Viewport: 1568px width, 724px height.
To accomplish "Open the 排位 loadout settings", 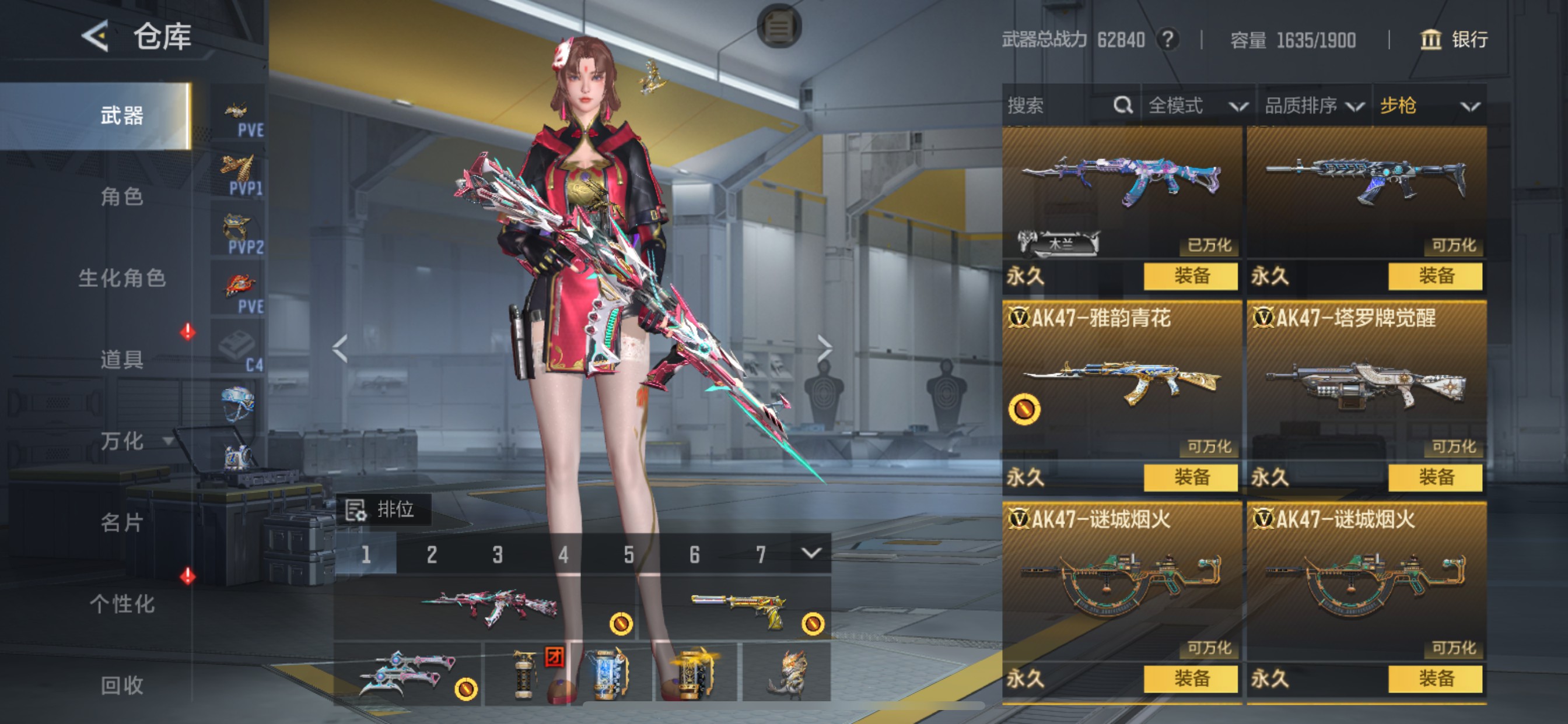I will click(x=383, y=509).
